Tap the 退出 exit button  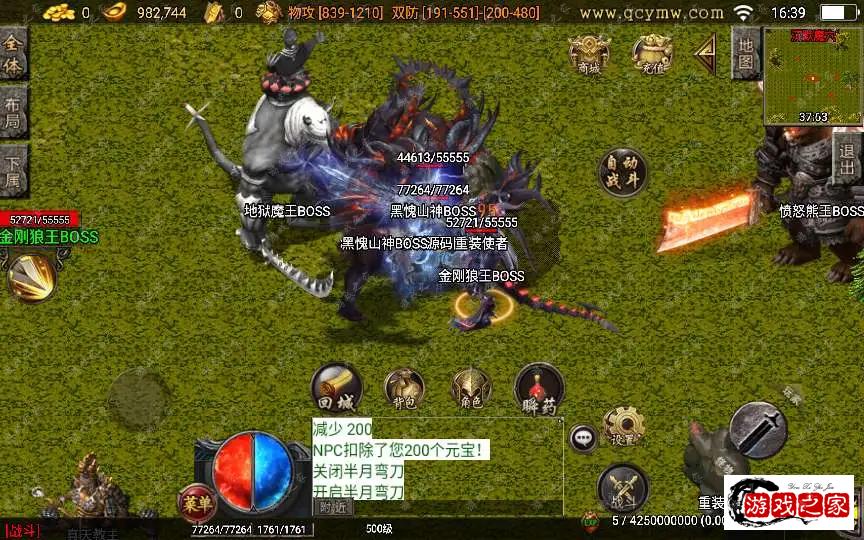point(848,158)
